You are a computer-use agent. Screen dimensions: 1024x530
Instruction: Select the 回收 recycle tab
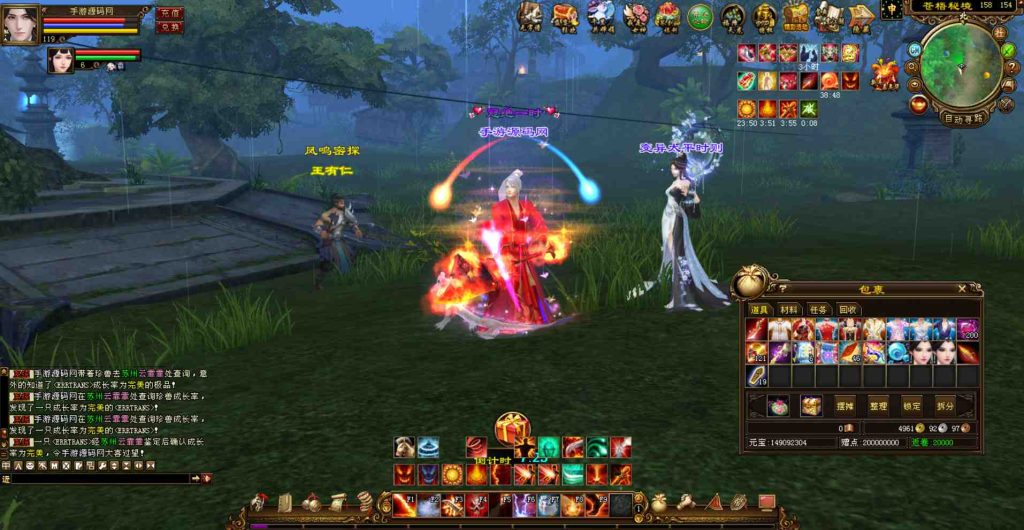click(847, 310)
